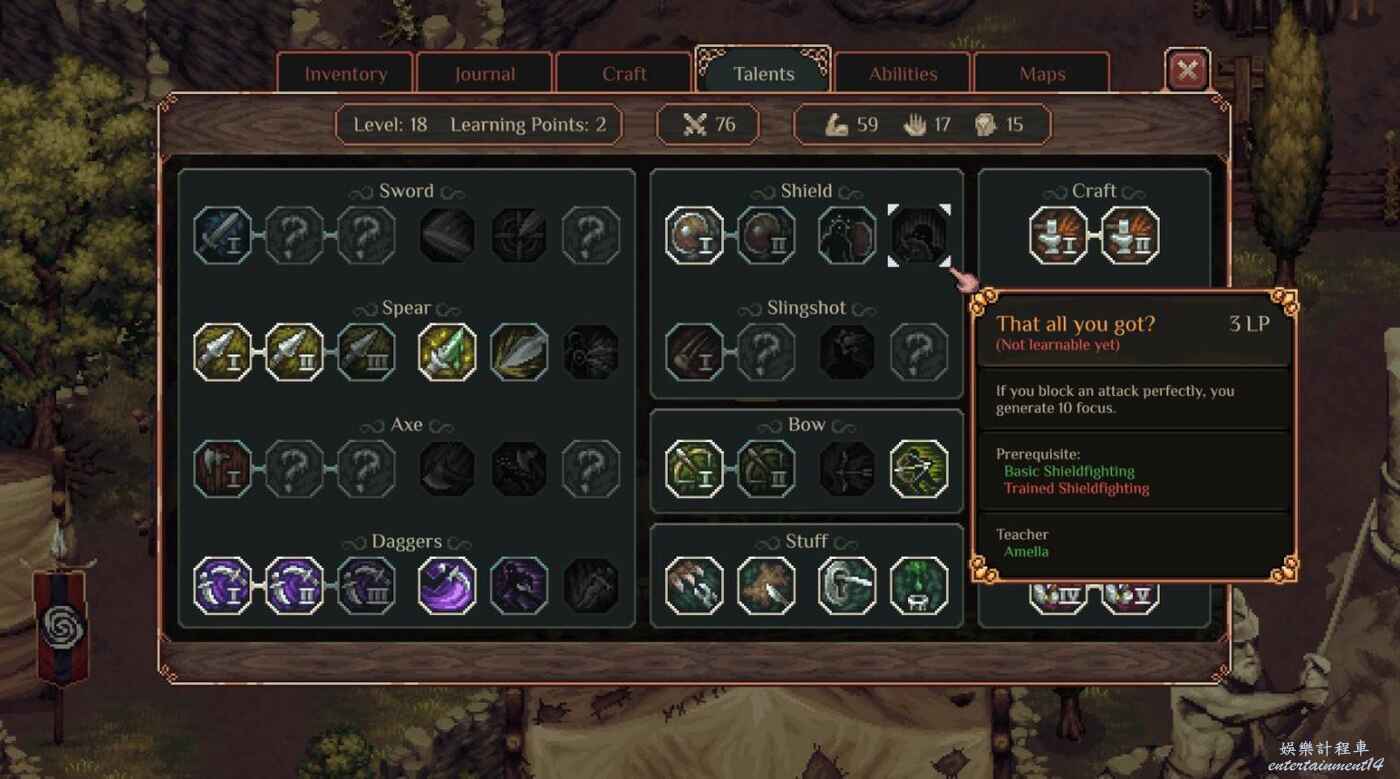Image resolution: width=1400 pixels, height=779 pixels.
Task: Close the talents window
Action: tap(1187, 70)
